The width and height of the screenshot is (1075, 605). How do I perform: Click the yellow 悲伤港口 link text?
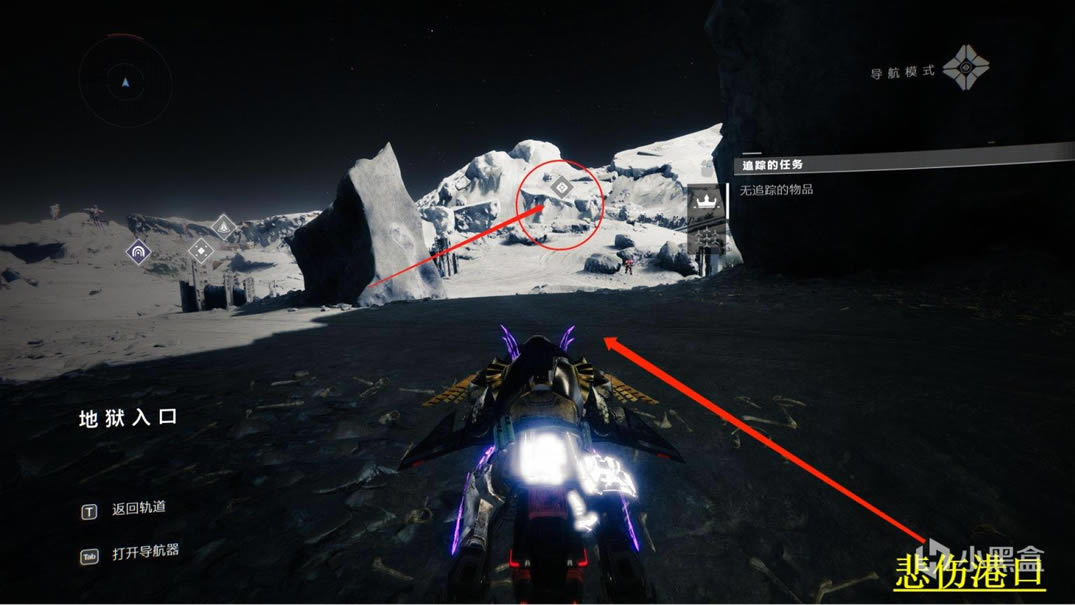point(968,573)
